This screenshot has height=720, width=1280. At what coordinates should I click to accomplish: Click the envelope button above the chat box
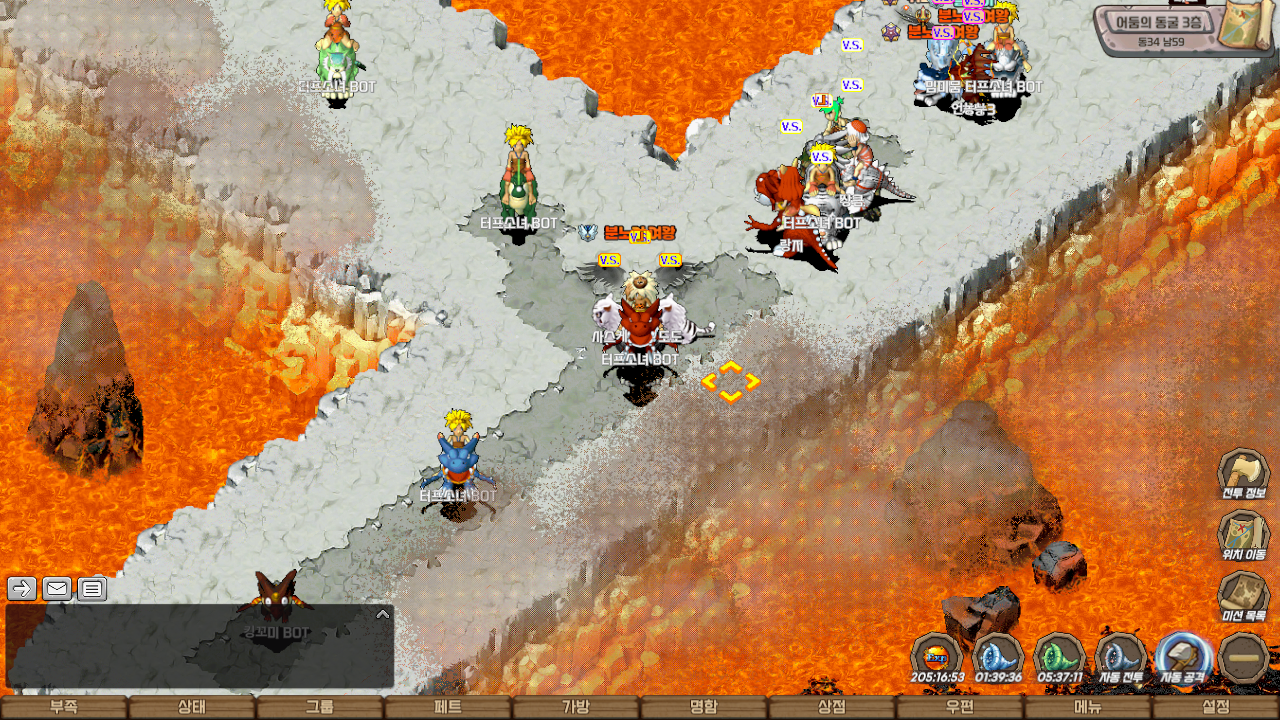pyautogui.click(x=56, y=588)
